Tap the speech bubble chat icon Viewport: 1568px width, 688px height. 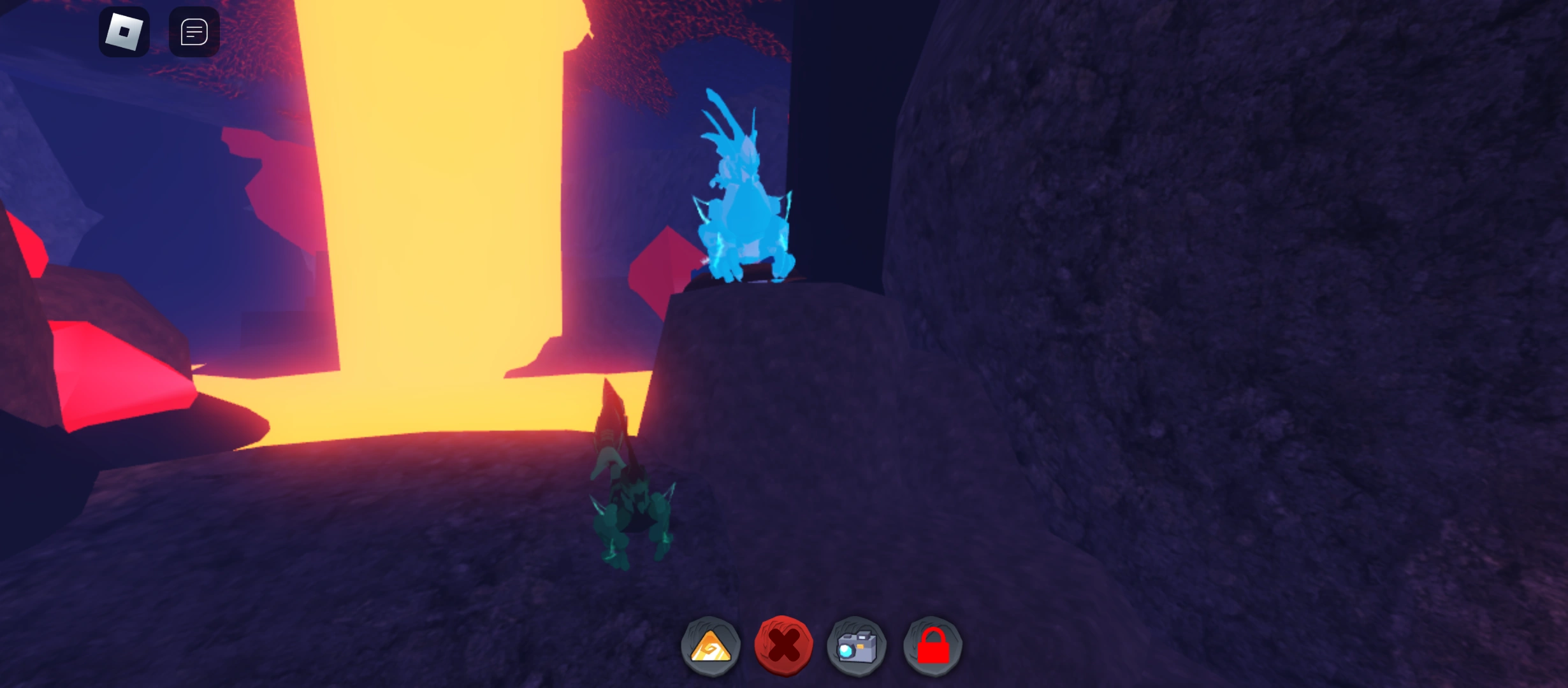click(x=194, y=31)
